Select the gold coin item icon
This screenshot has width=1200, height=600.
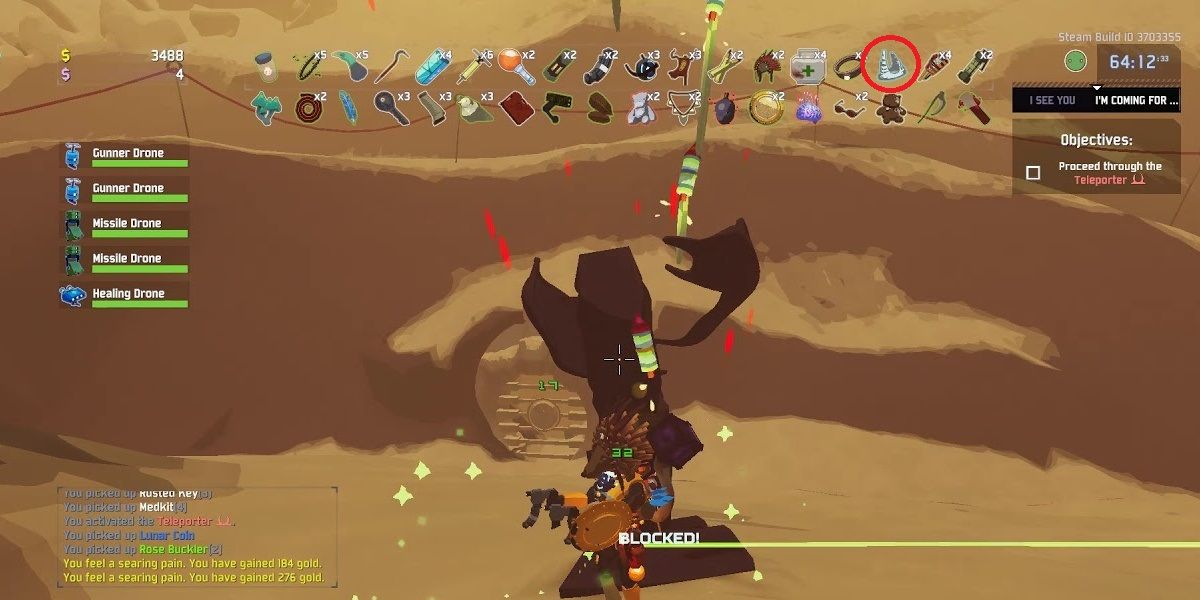pos(766,107)
